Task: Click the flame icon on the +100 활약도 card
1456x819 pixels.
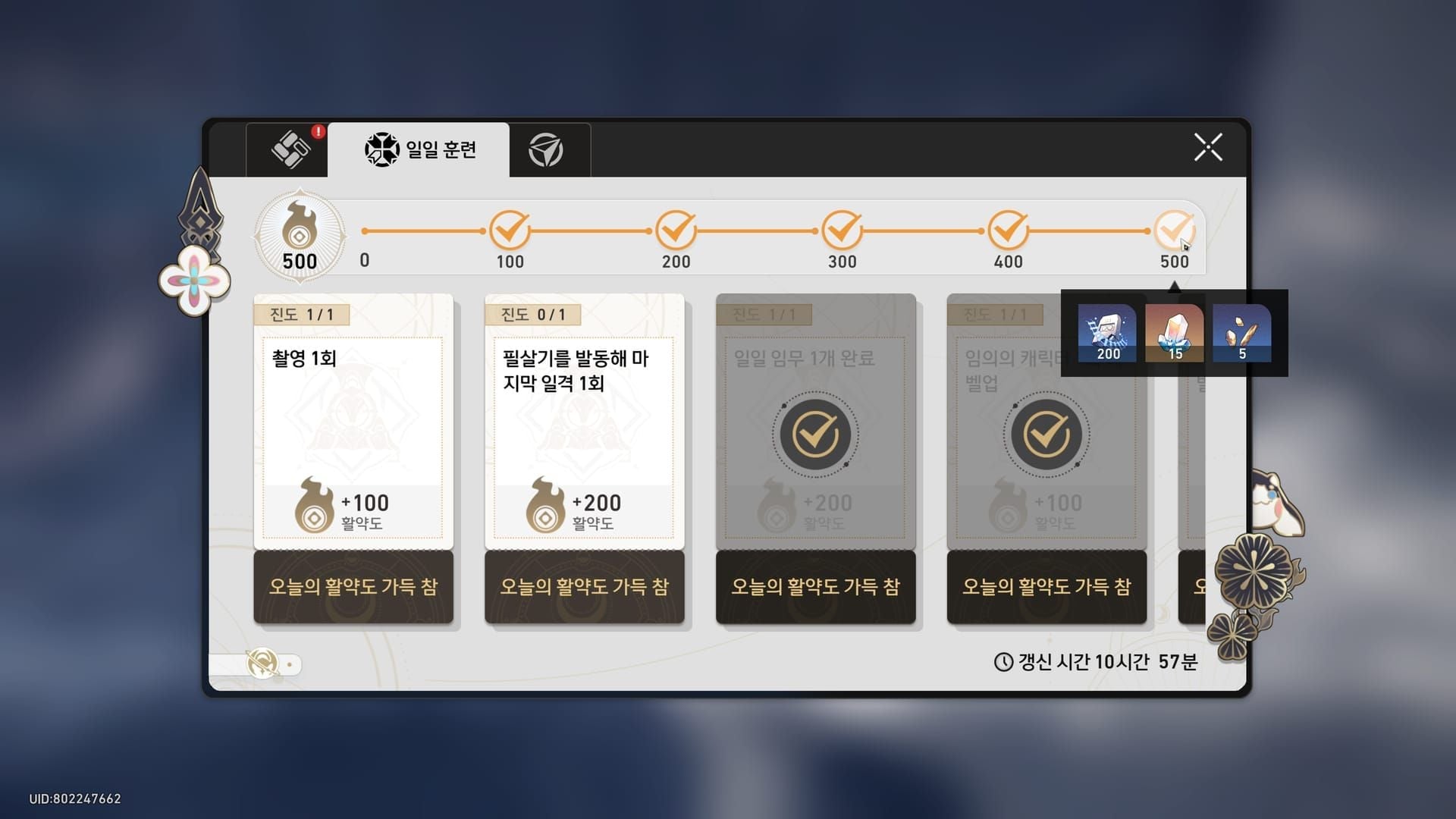Action: (314, 506)
